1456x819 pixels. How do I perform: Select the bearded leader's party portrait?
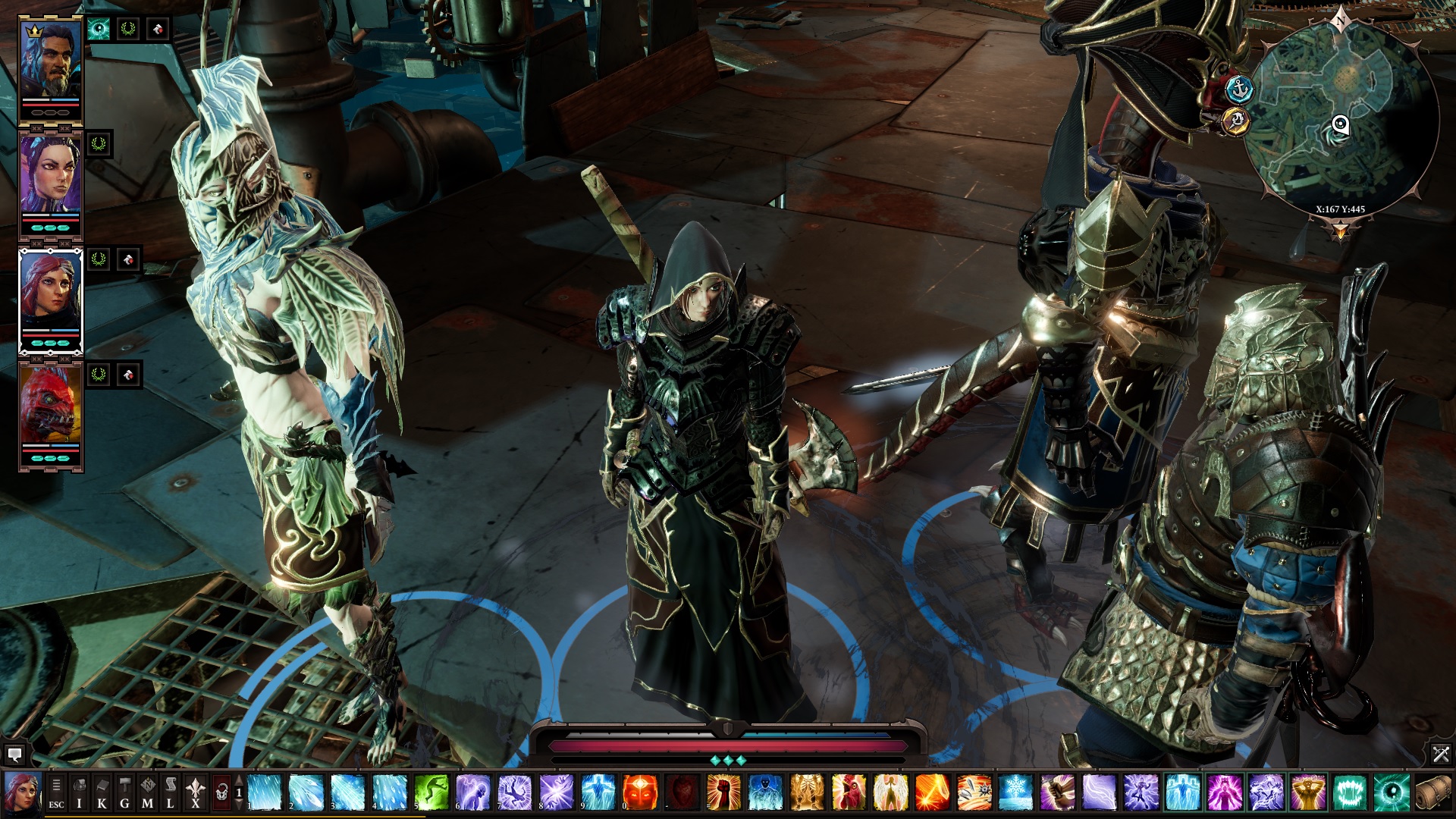(x=51, y=61)
